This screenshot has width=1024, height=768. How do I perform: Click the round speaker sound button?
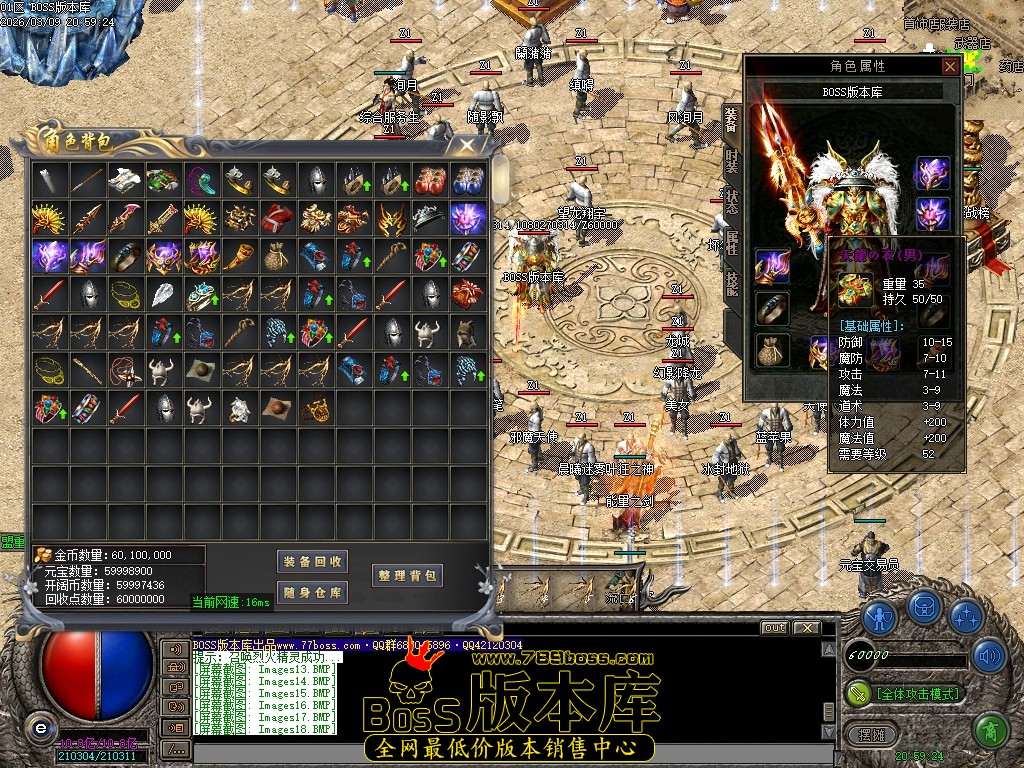pyautogui.click(x=990, y=656)
